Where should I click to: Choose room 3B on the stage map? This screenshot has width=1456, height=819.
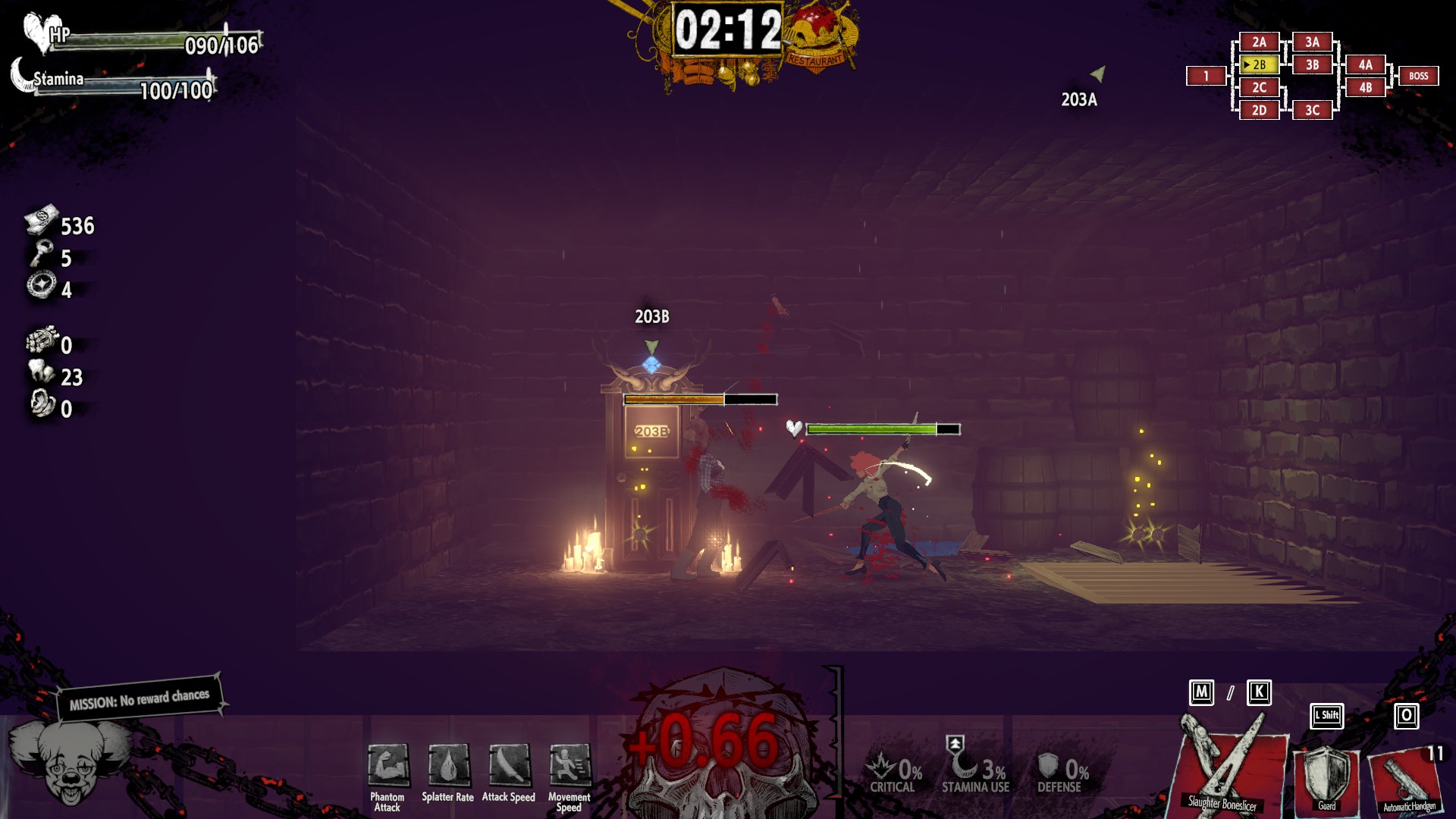tap(1313, 65)
